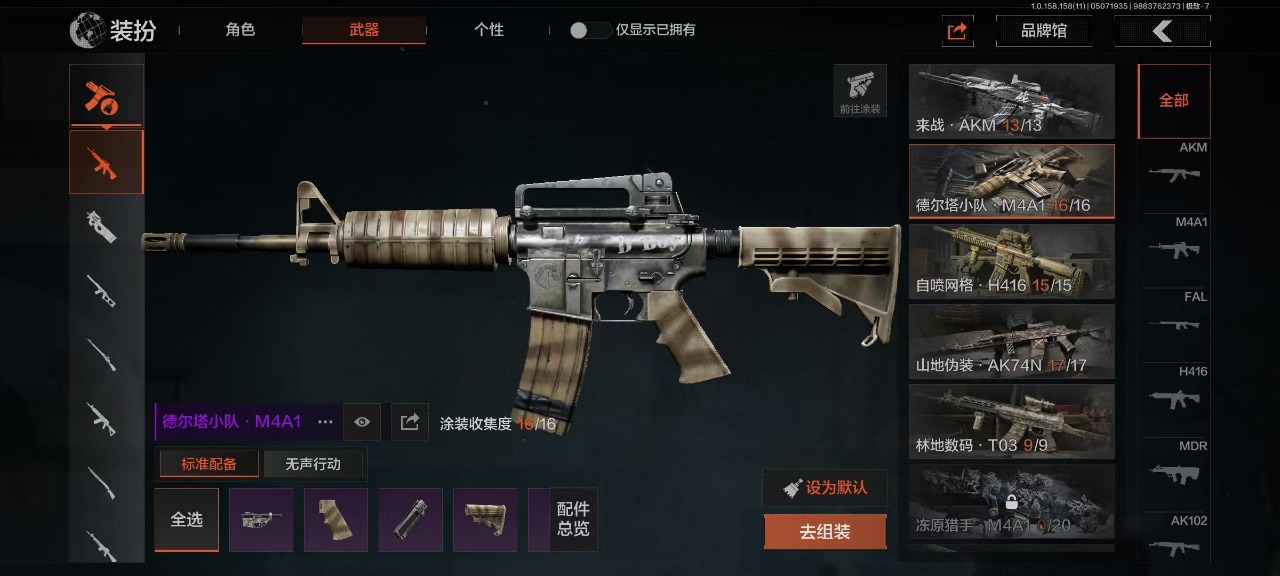Image resolution: width=1280 pixels, height=576 pixels.
Task: Click the 前往涂装 paint icon
Action: pos(860,91)
